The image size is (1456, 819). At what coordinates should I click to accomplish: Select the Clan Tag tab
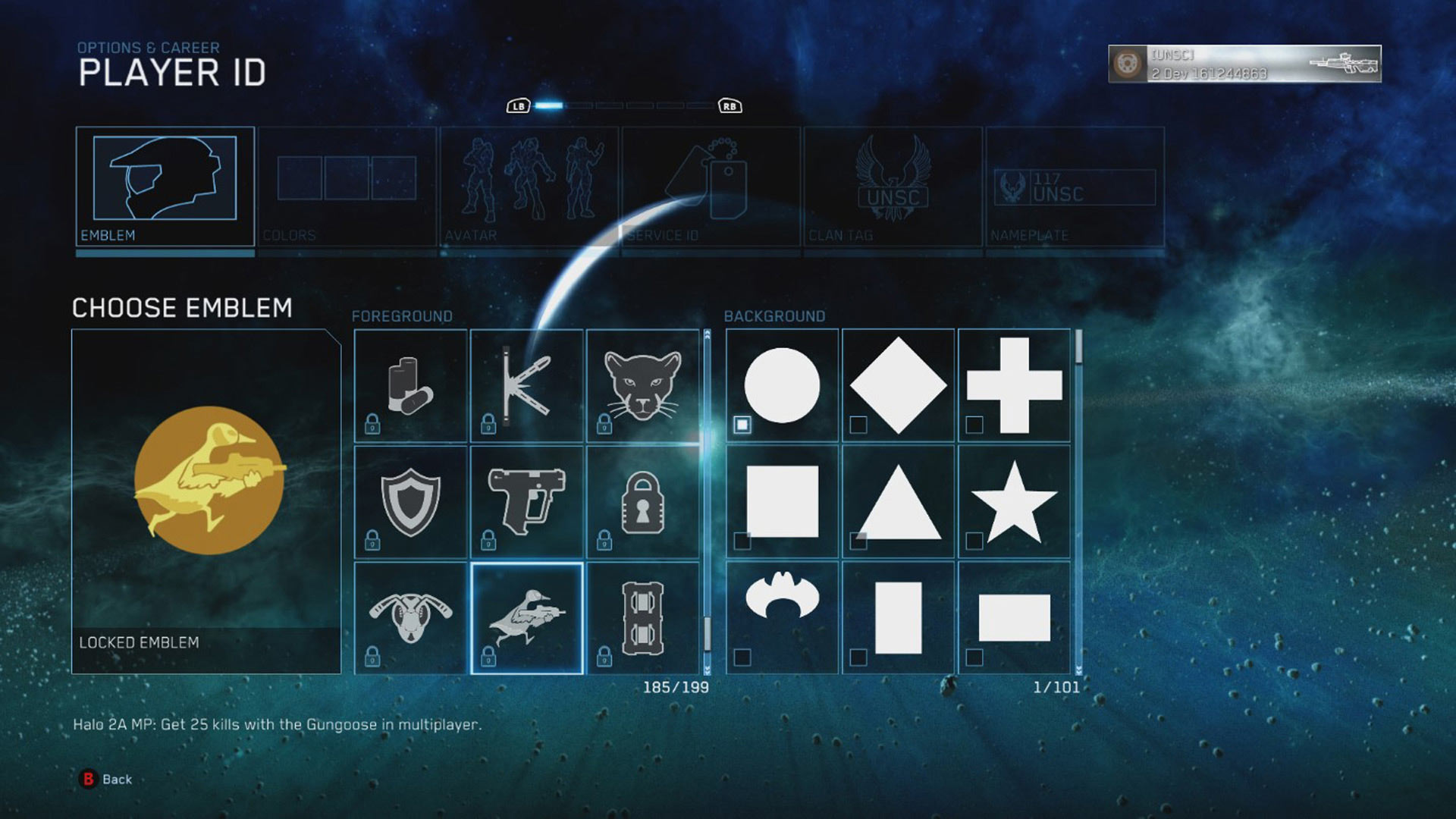click(893, 186)
